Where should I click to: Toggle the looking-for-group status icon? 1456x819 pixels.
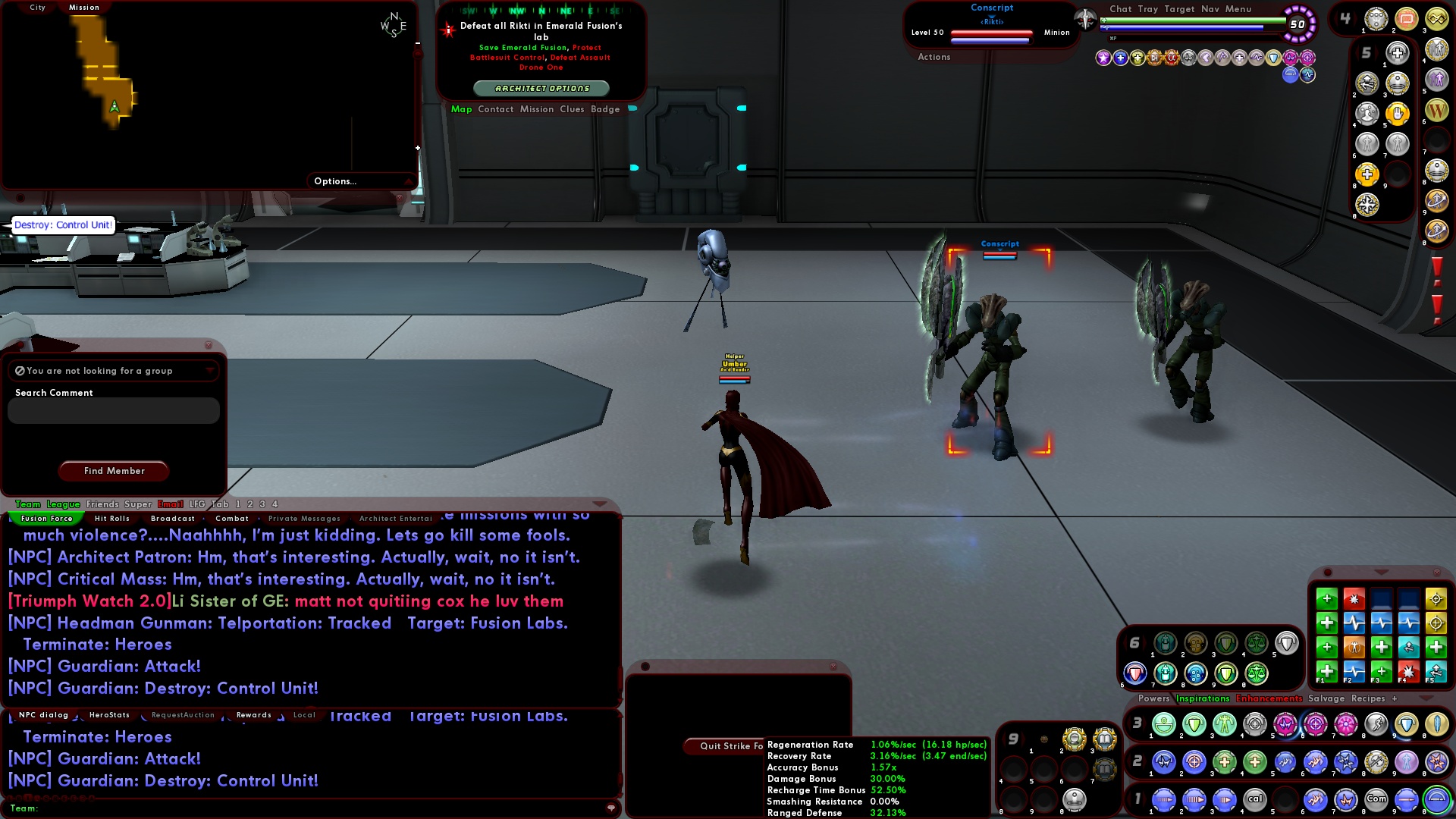19,370
